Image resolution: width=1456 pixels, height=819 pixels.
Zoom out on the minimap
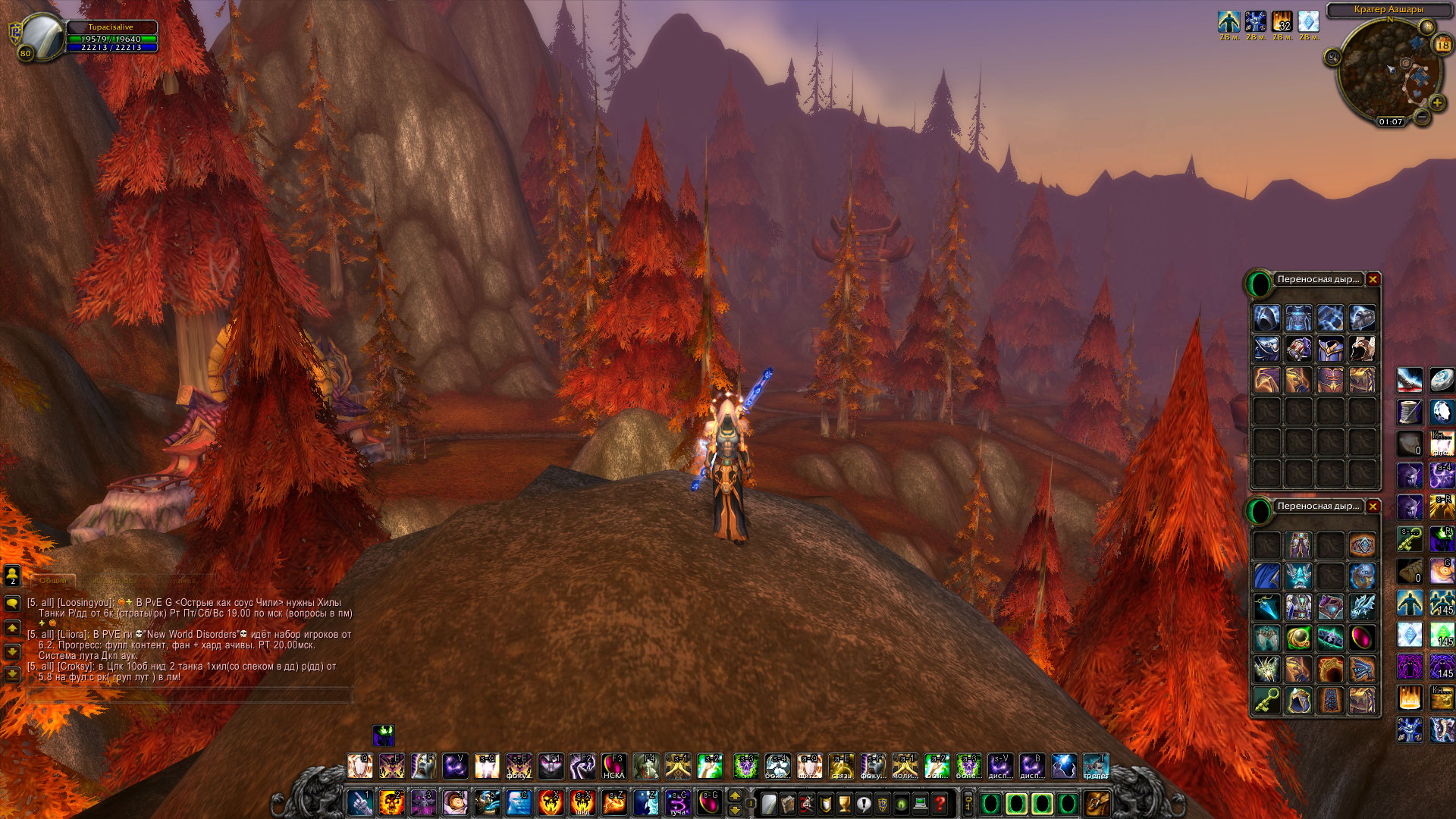tap(1422, 116)
